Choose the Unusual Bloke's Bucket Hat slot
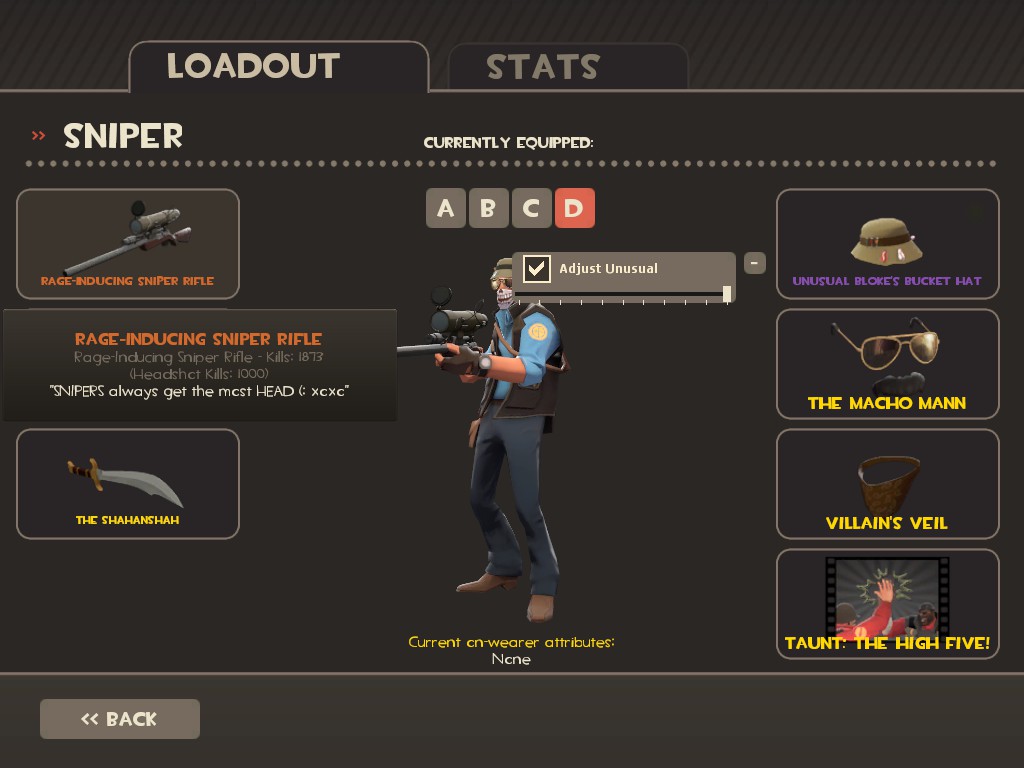This screenshot has width=1024, height=768. coord(887,243)
